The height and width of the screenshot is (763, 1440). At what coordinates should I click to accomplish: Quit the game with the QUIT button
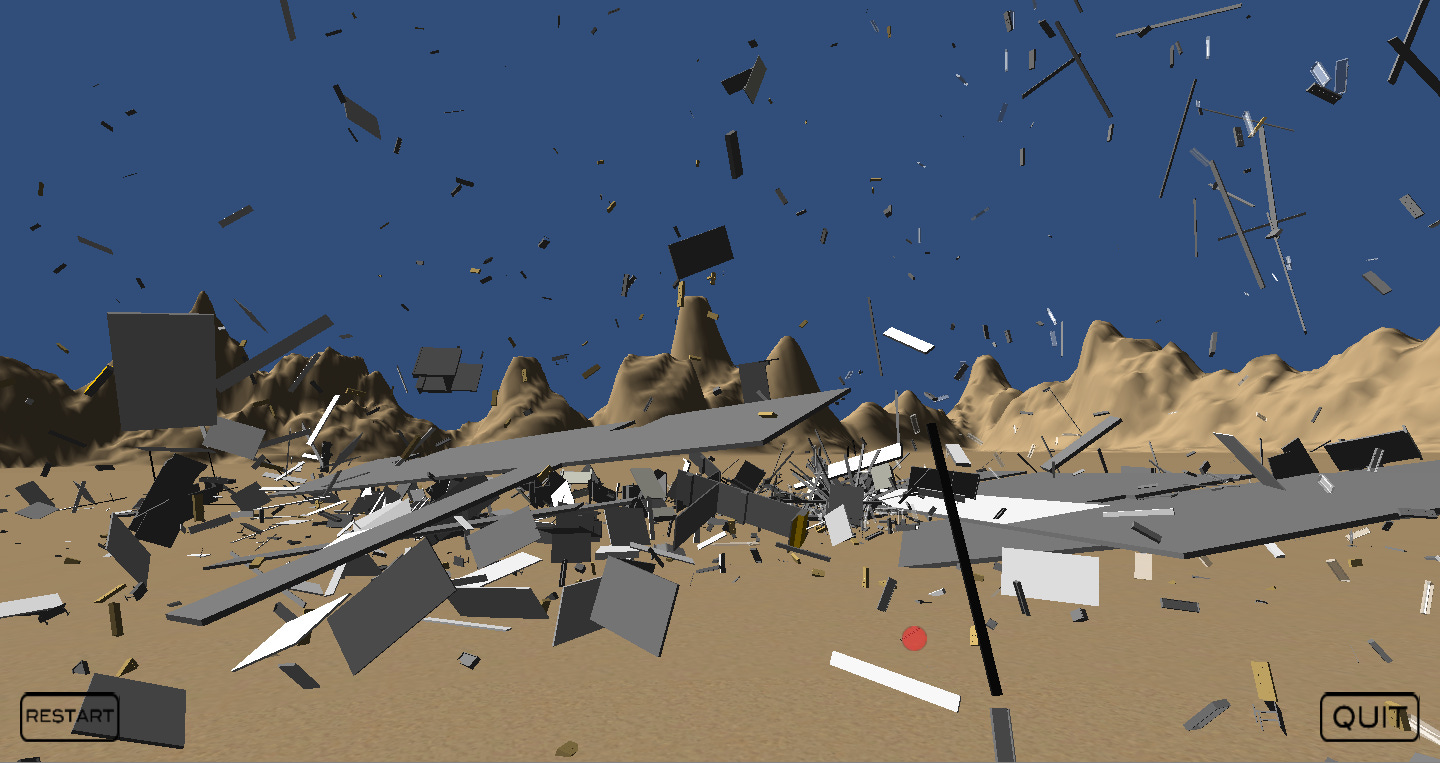pos(1369,717)
